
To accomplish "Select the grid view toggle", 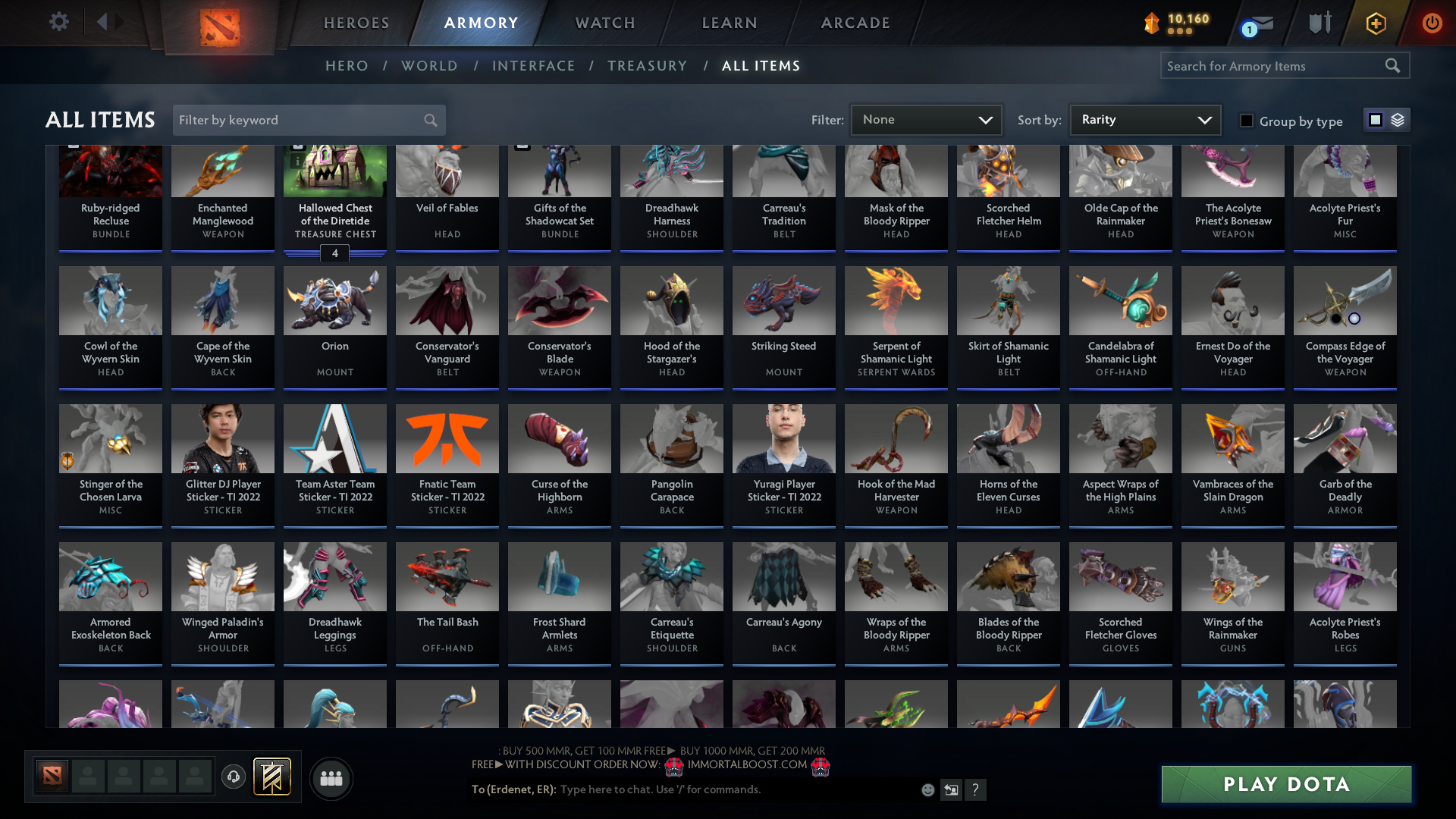I will coord(1376,119).
